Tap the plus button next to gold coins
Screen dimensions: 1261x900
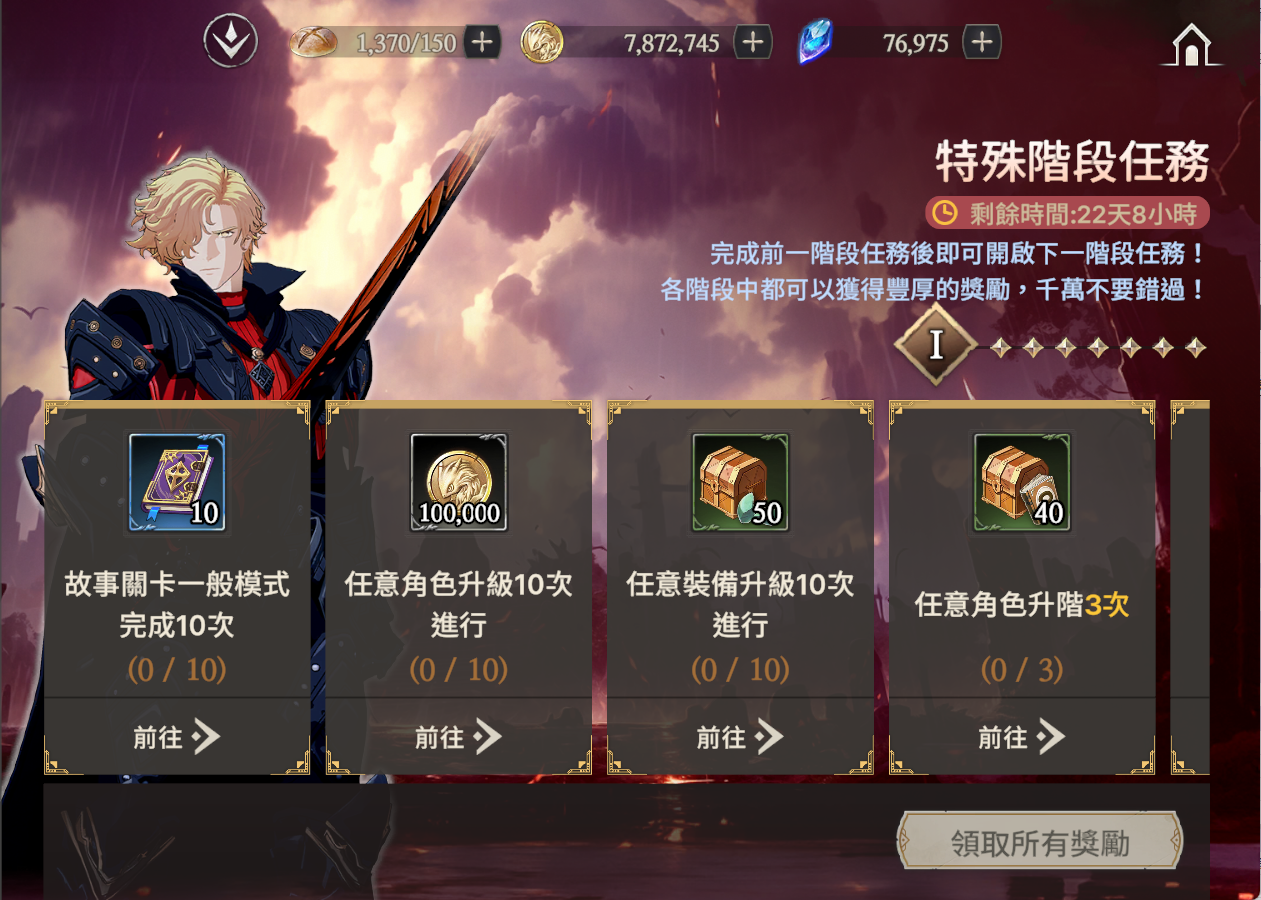click(x=753, y=42)
